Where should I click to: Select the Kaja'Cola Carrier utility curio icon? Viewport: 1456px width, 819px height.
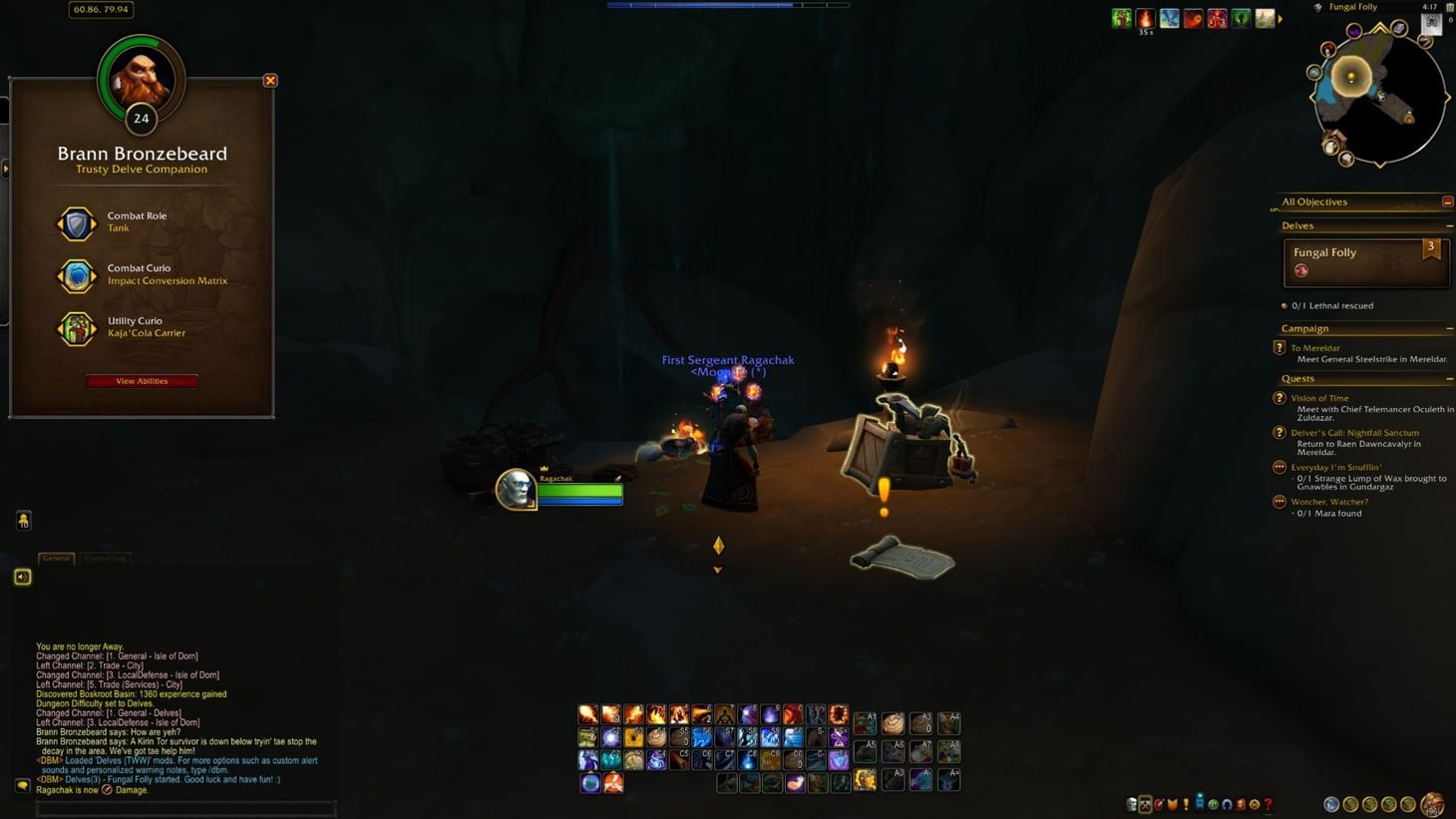[77, 328]
